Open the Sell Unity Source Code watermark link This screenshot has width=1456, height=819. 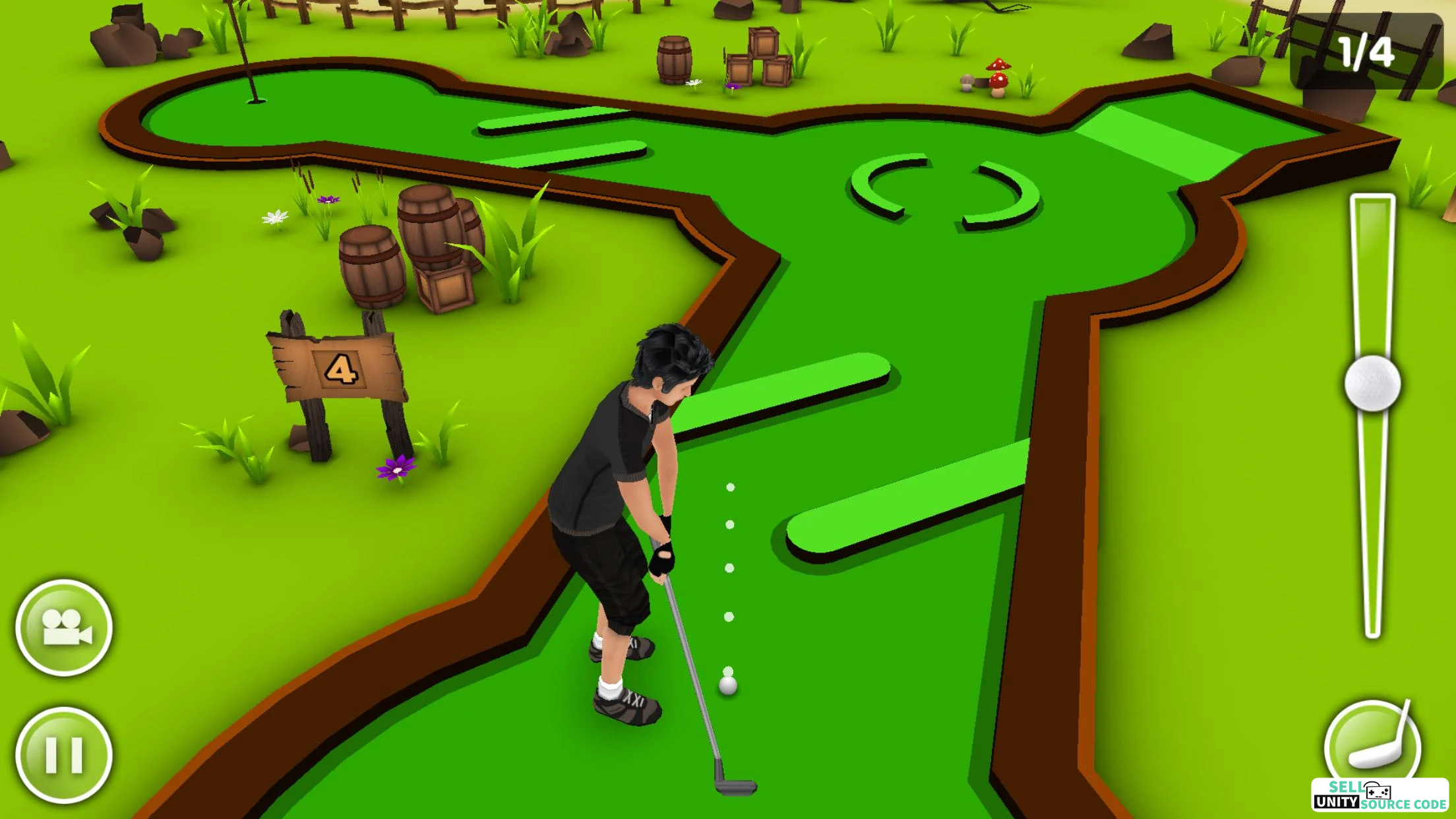1380,796
